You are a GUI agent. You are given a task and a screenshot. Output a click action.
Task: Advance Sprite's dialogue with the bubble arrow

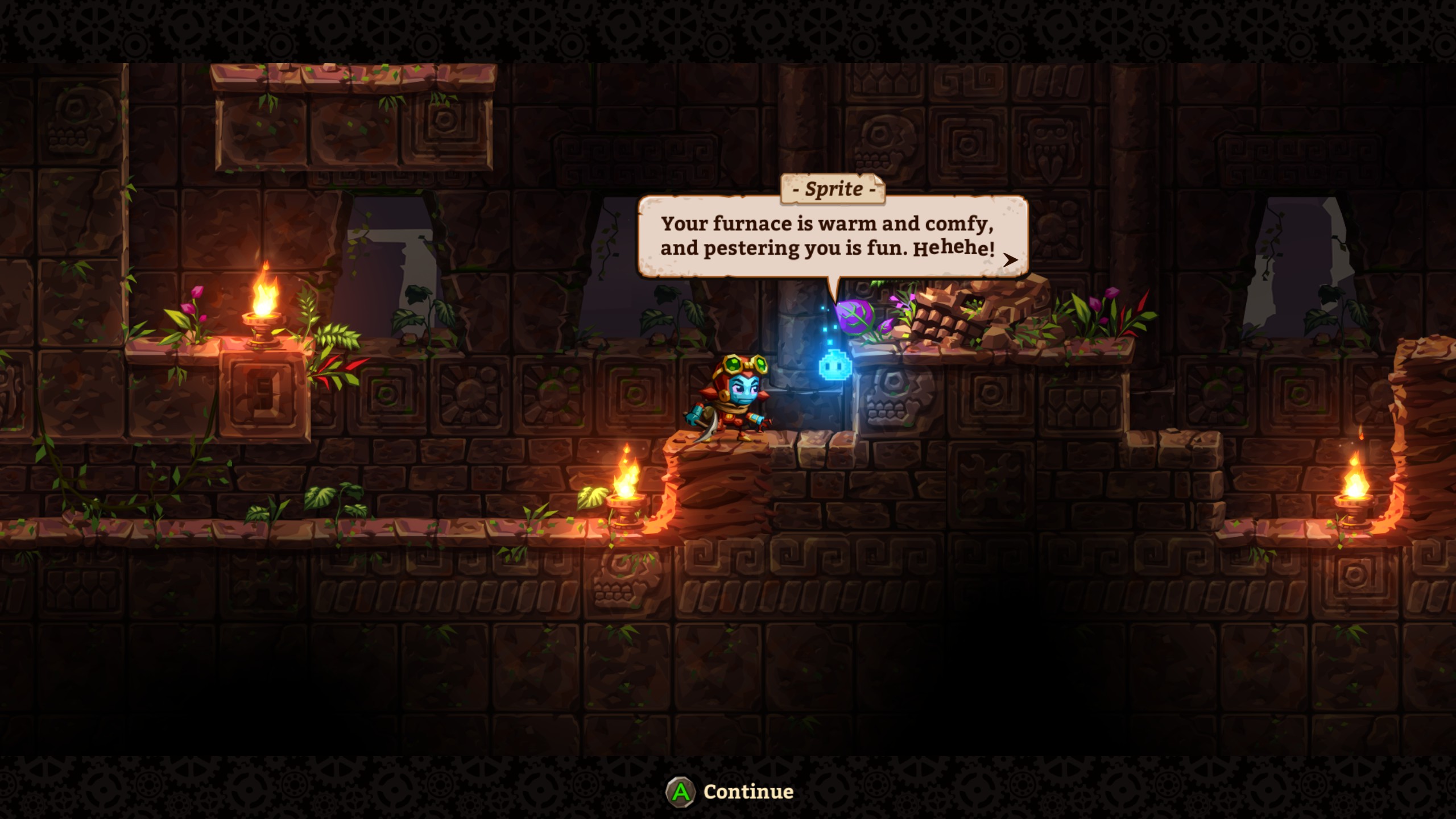[x=1010, y=260]
